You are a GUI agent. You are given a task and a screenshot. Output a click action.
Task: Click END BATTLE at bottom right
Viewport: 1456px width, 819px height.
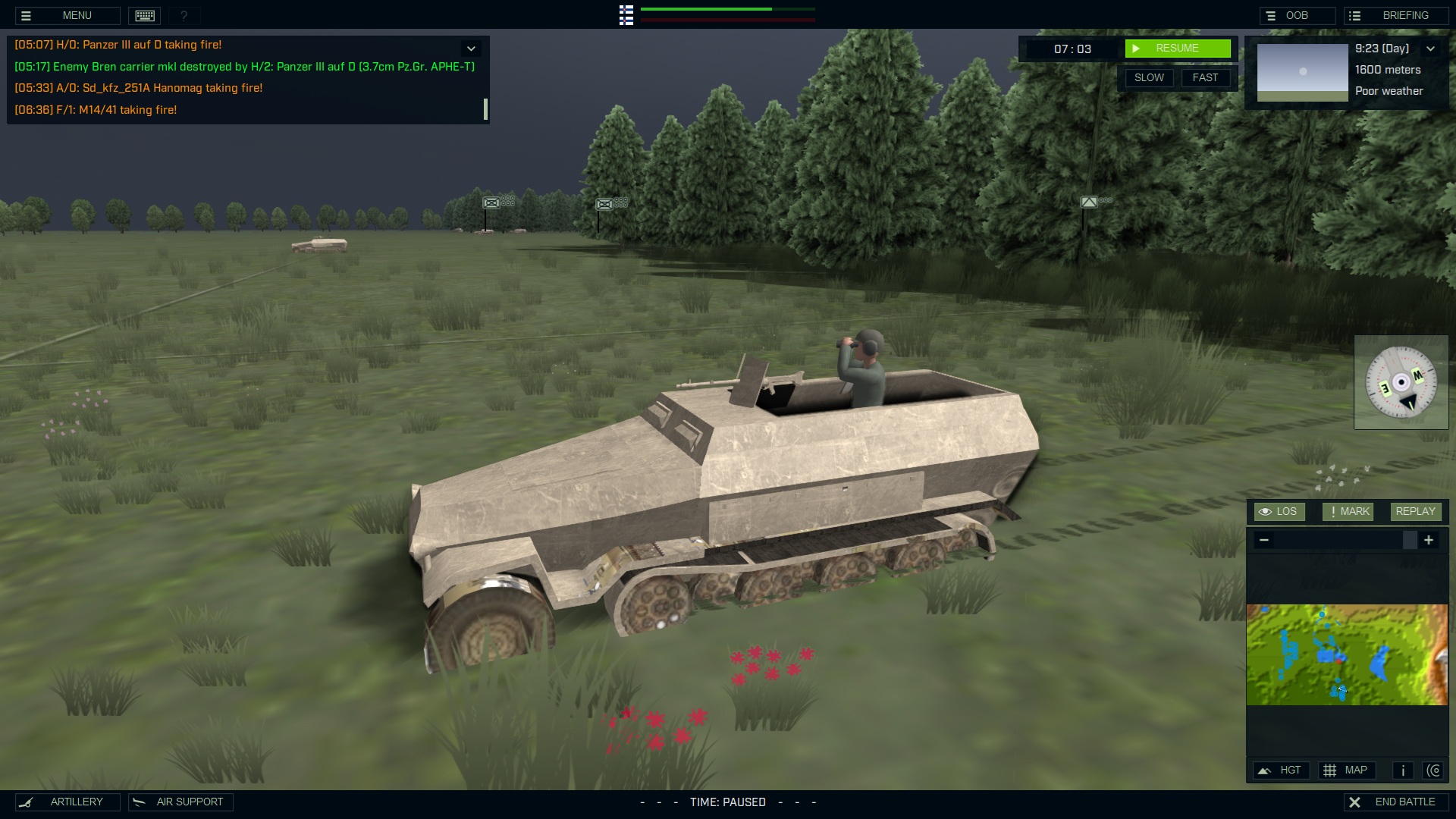point(1395,801)
